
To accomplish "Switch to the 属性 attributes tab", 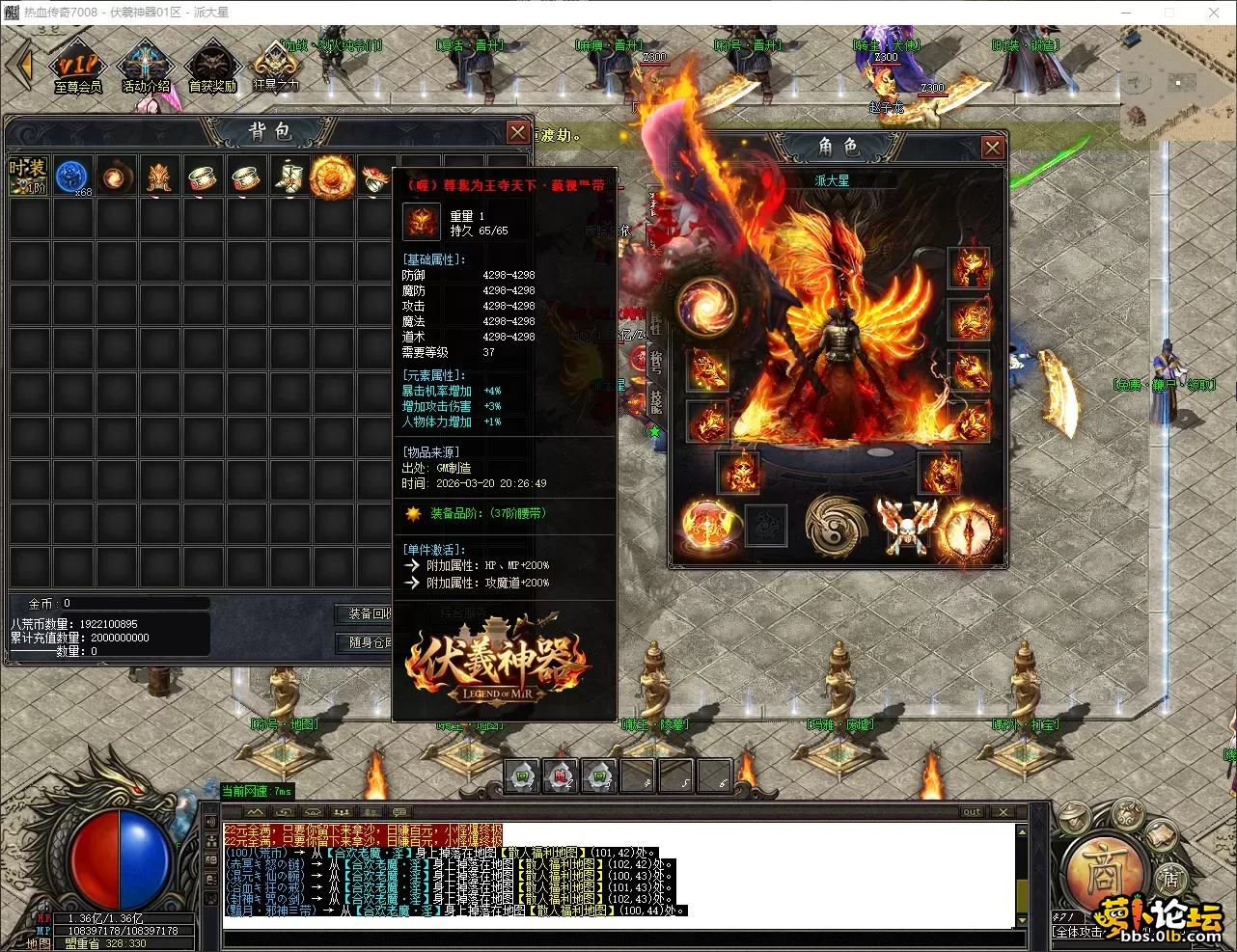I will pos(656,325).
